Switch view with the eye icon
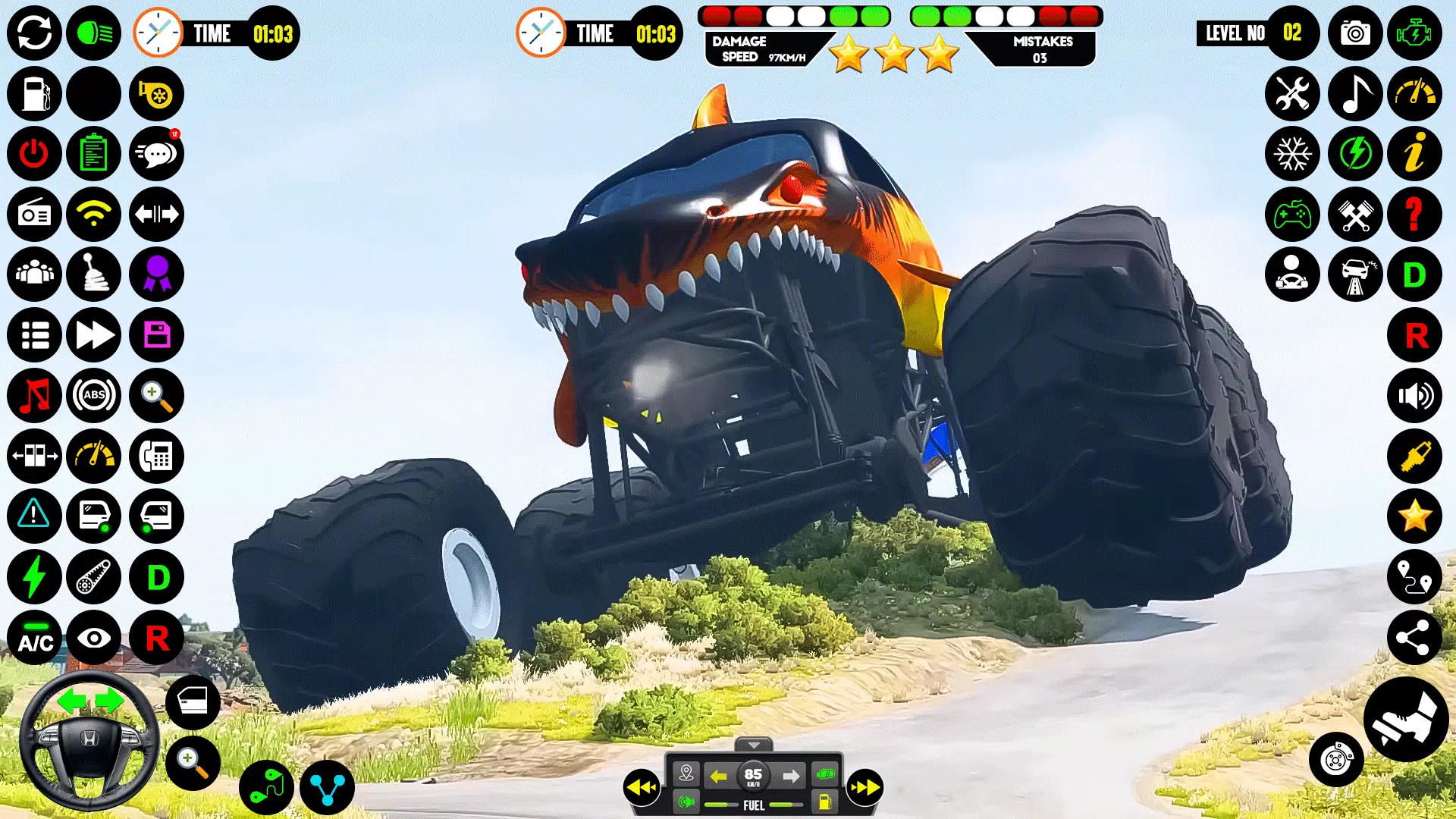The image size is (1456, 819). click(94, 638)
